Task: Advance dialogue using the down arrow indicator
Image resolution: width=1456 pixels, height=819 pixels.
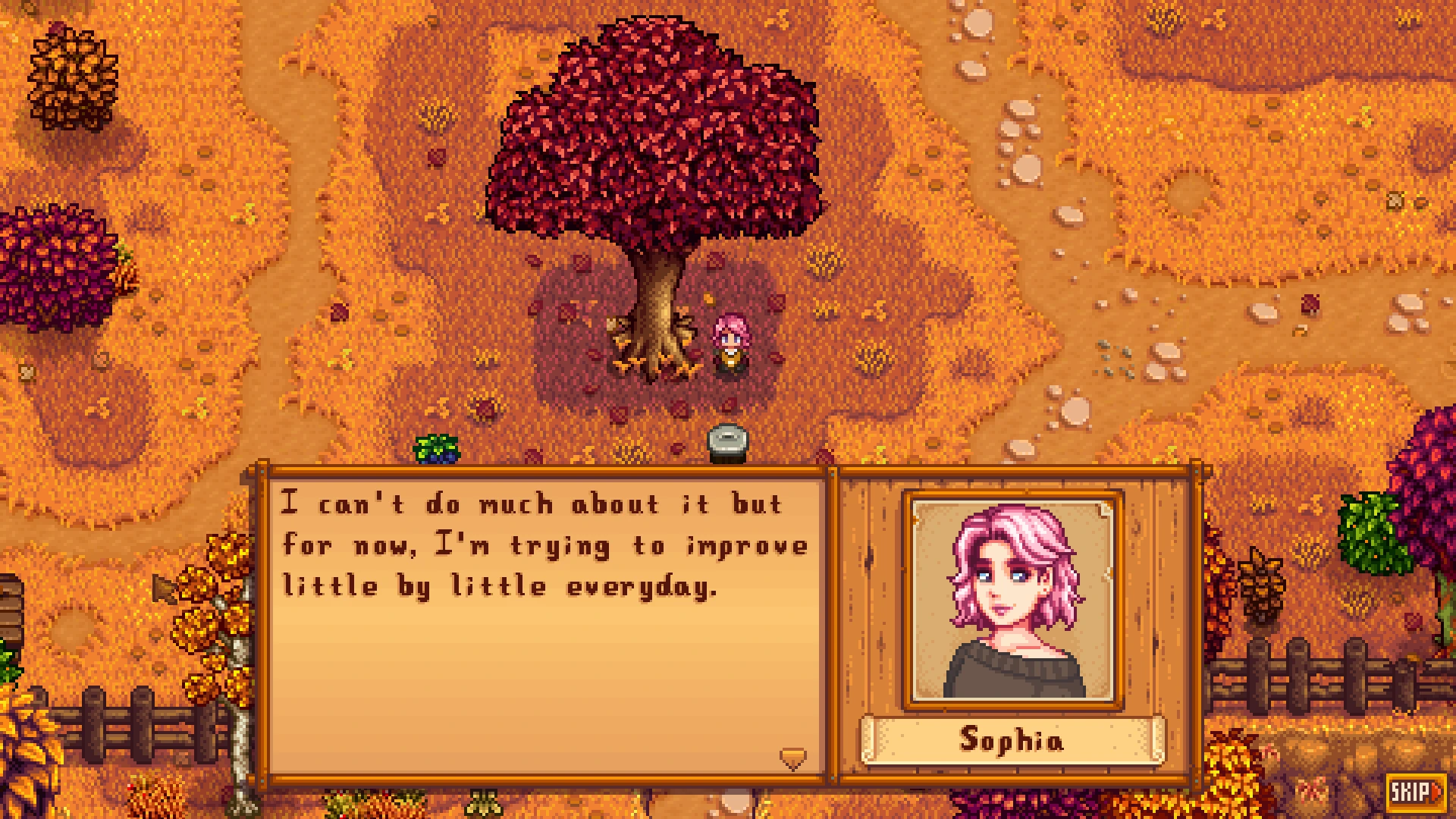Action: click(792, 758)
